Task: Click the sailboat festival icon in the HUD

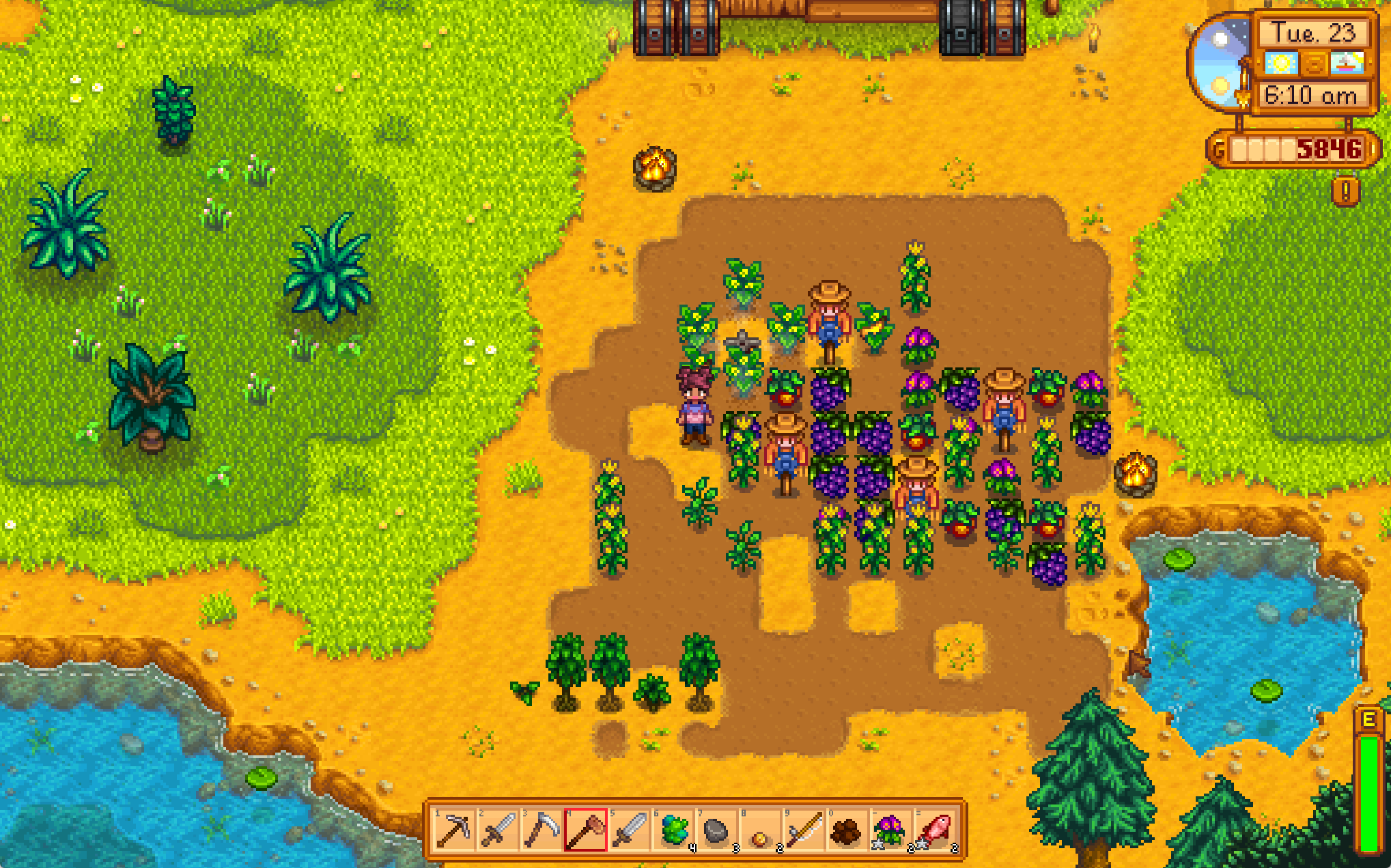Action: tap(1347, 64)
